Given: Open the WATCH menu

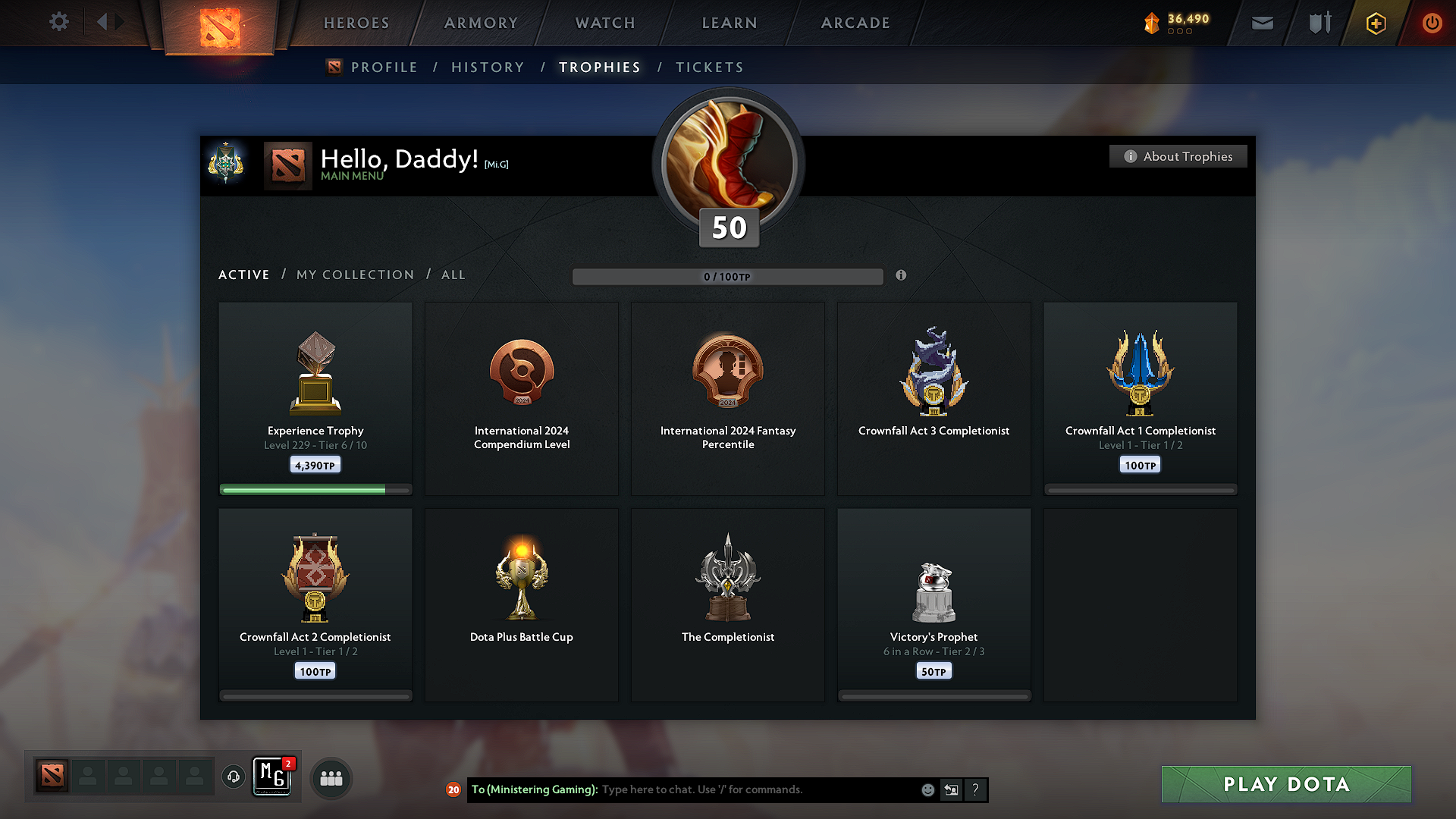Looking at the screenshot, I should click(604, 23).
